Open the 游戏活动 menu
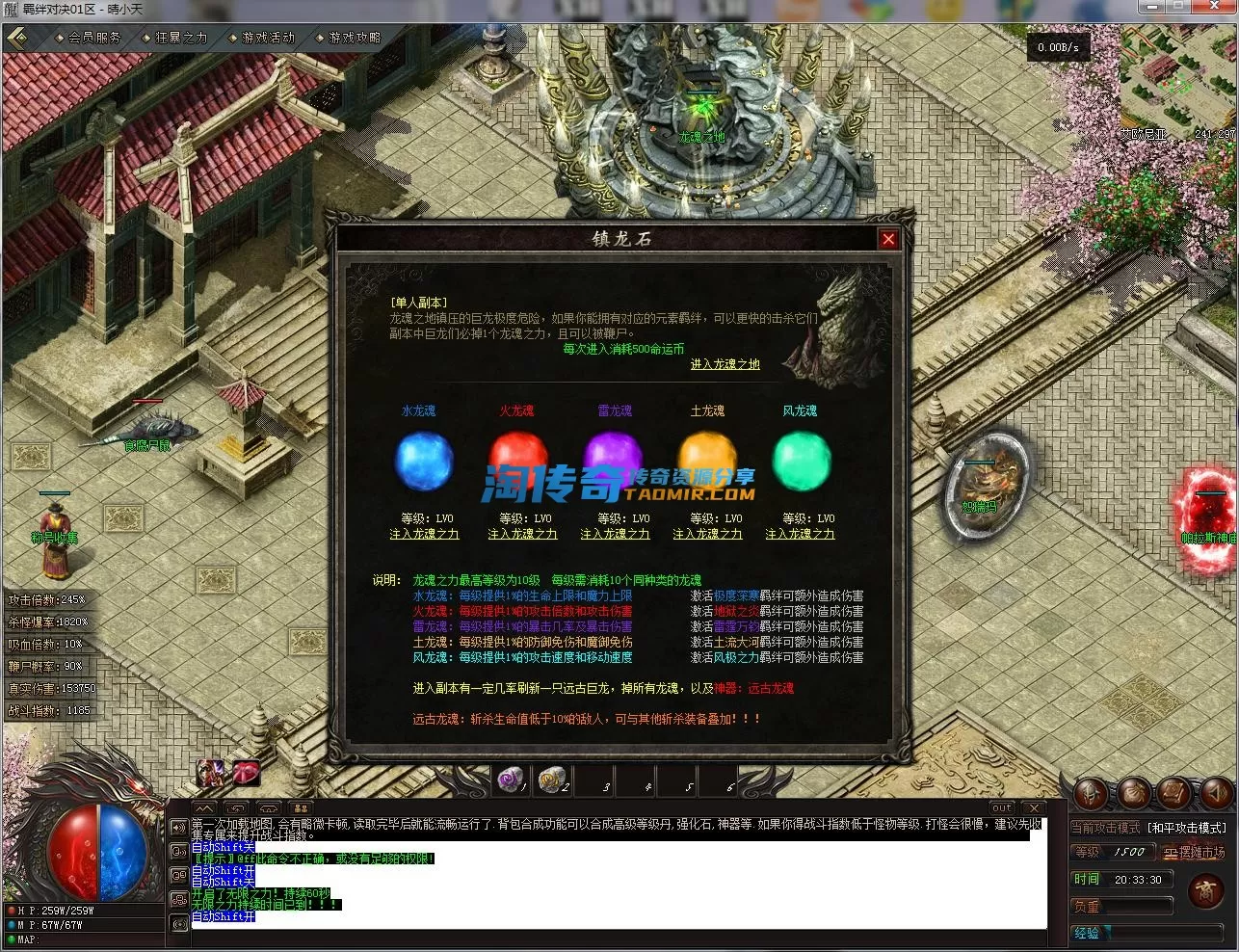 268,38
